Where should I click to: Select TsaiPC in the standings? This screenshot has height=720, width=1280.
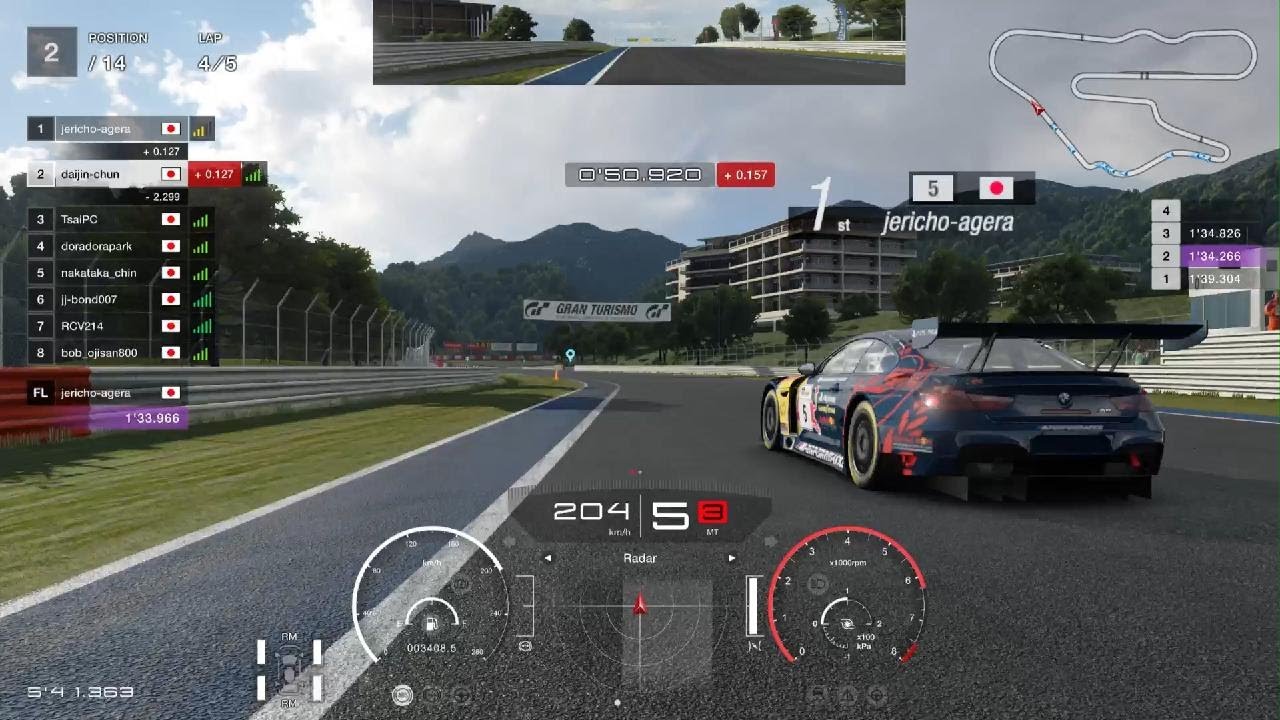(x=120, y=219)
